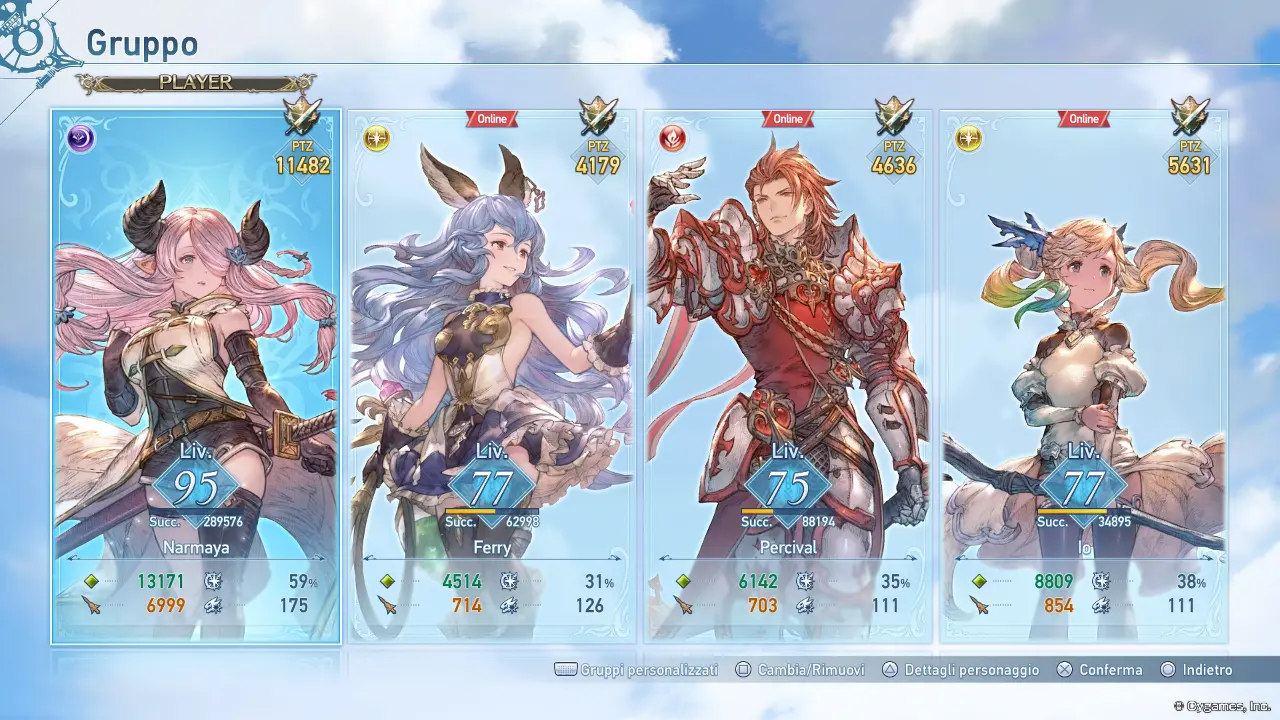Click Narmaya's green health diamond icon

tap(92, 580)
